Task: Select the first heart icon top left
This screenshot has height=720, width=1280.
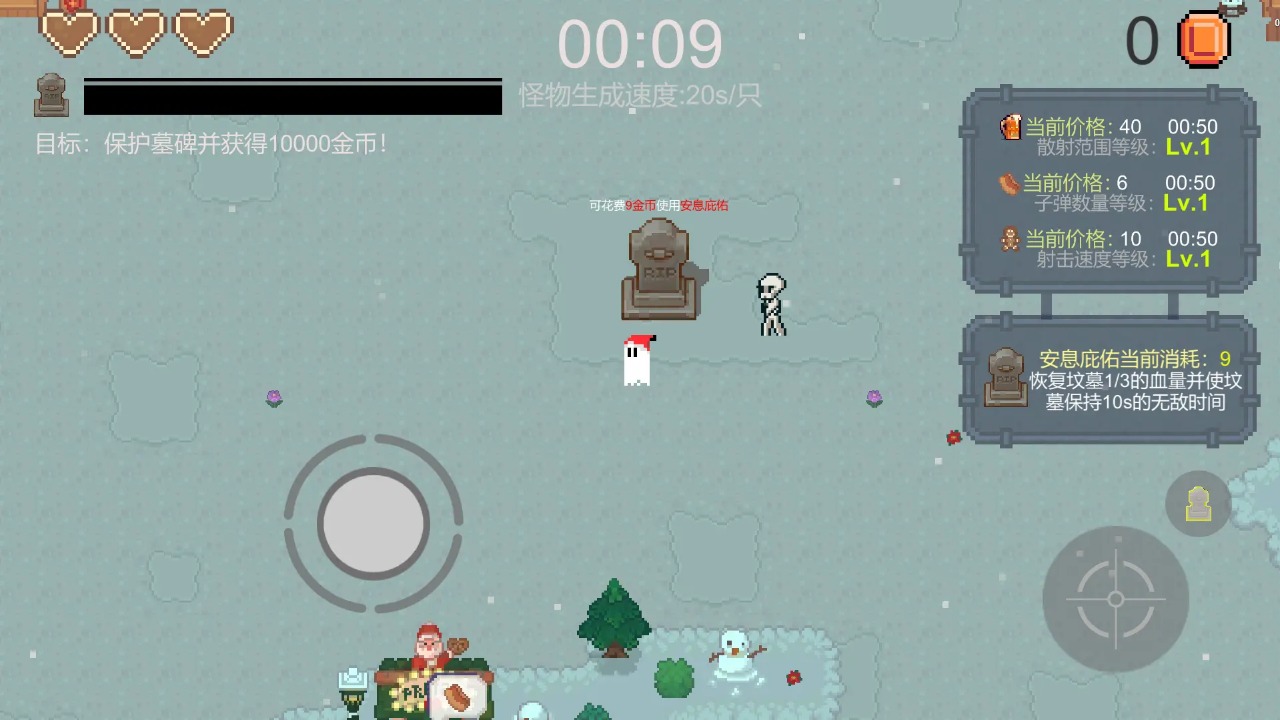Action: pyautogui.click(x=70, y=32)
